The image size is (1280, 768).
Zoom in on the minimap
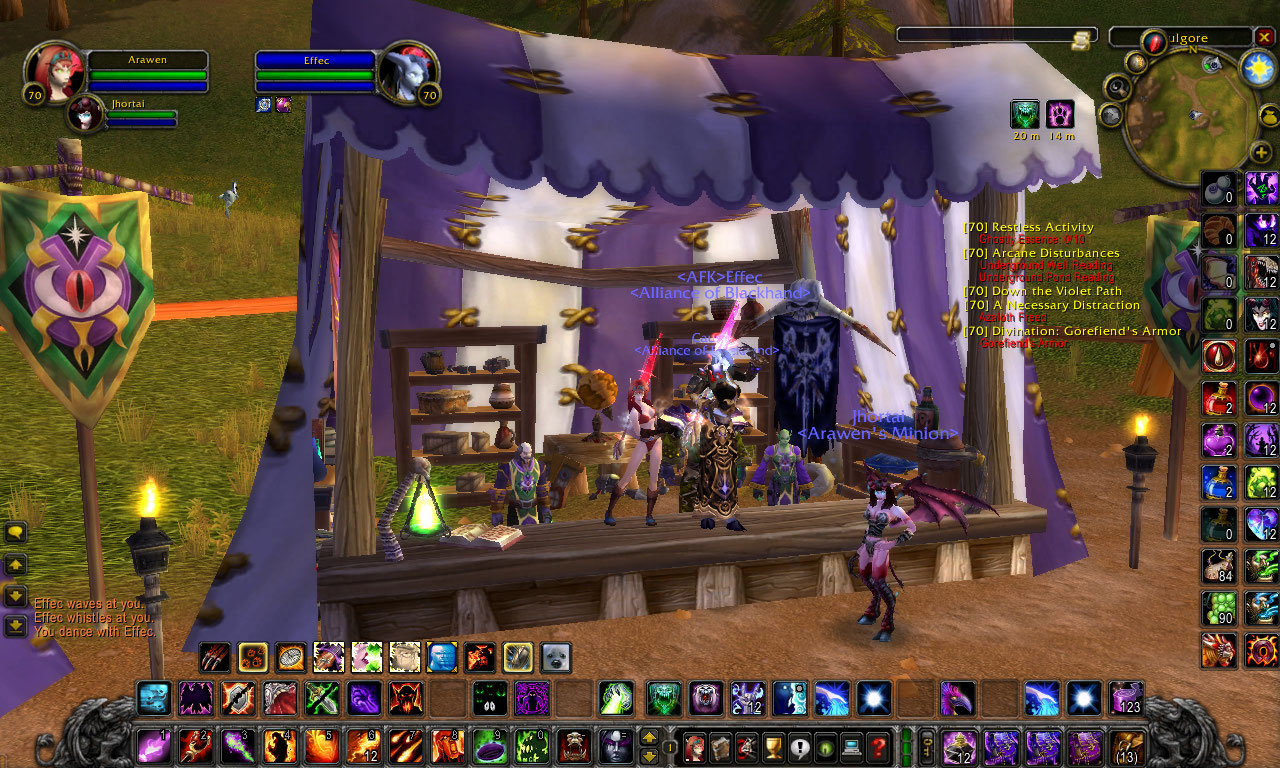(1260, 152)
